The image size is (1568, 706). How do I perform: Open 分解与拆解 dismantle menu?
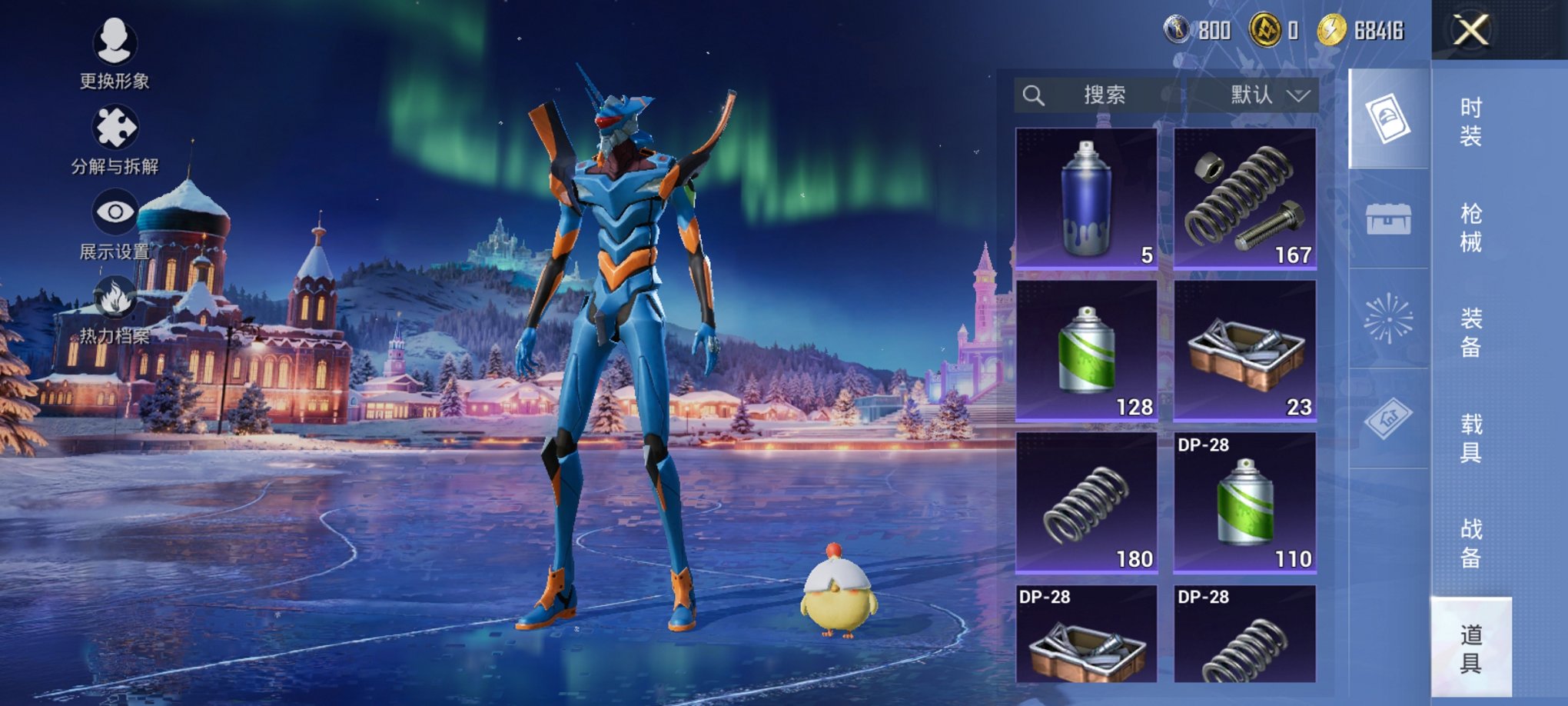(x=115, y=137)
